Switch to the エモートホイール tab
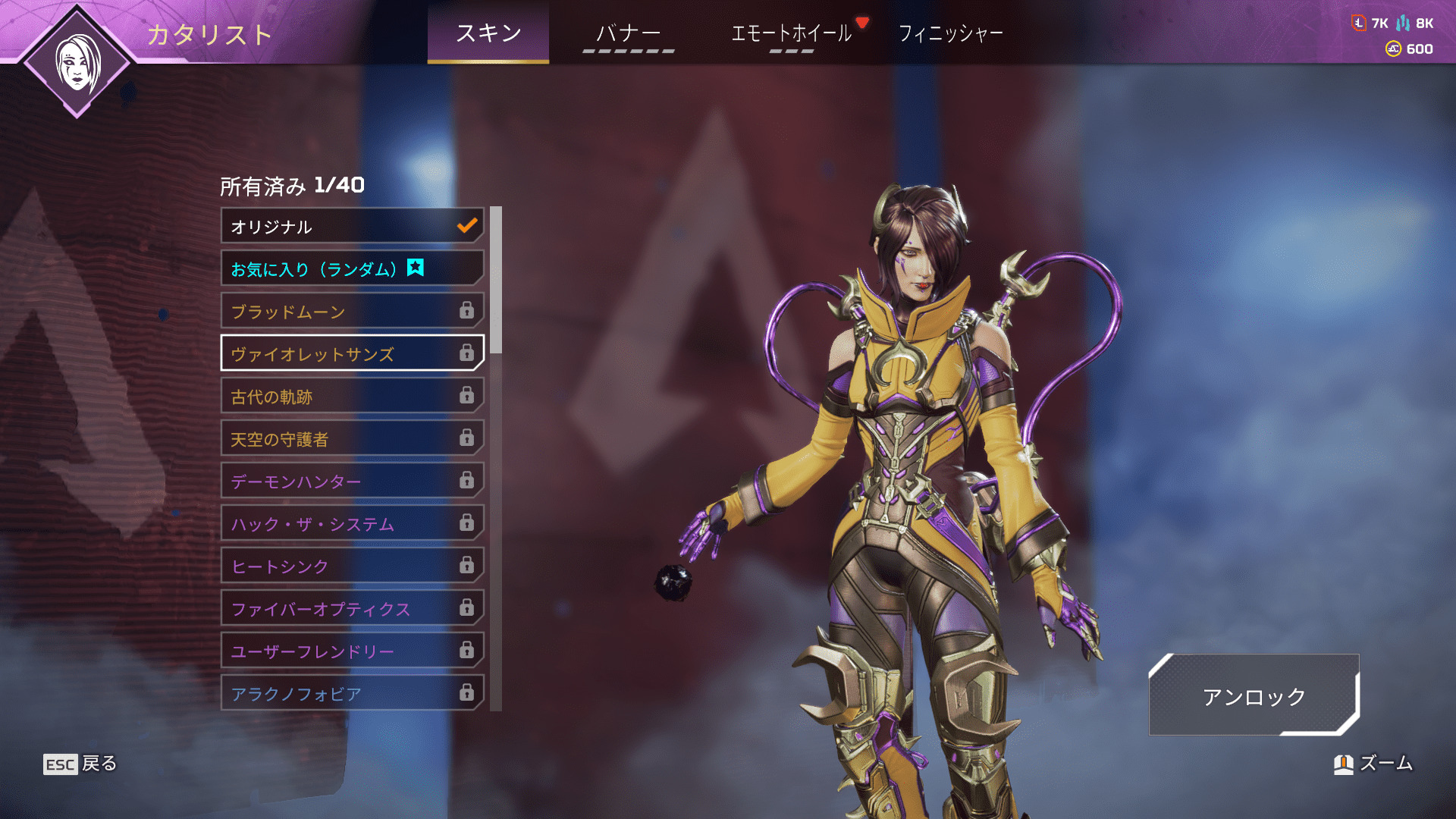The width and height of the screenshot is (1456, 819). (791, 34)
